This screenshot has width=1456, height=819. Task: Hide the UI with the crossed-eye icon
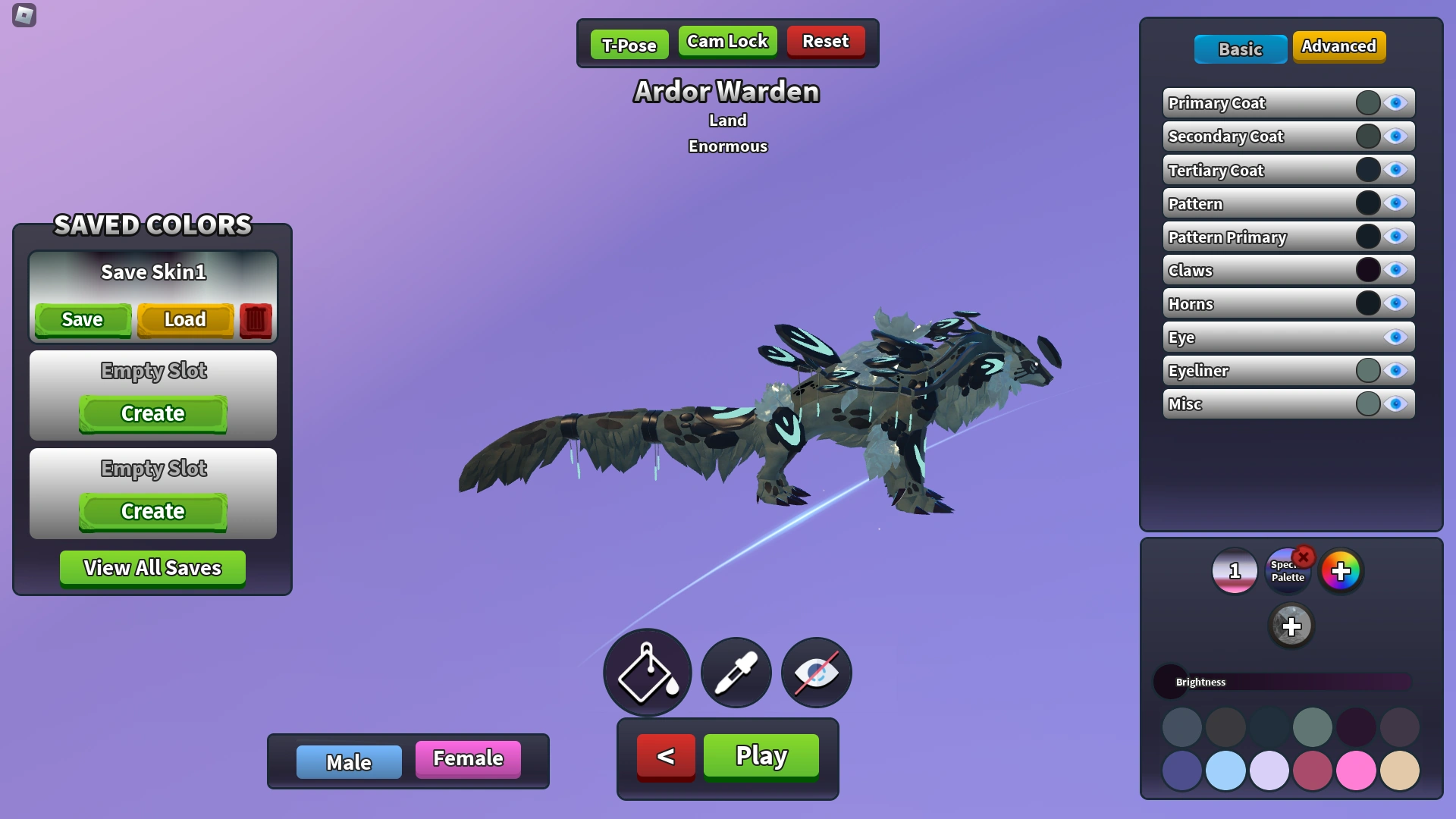pyautogui.click(x=815, y=673)
